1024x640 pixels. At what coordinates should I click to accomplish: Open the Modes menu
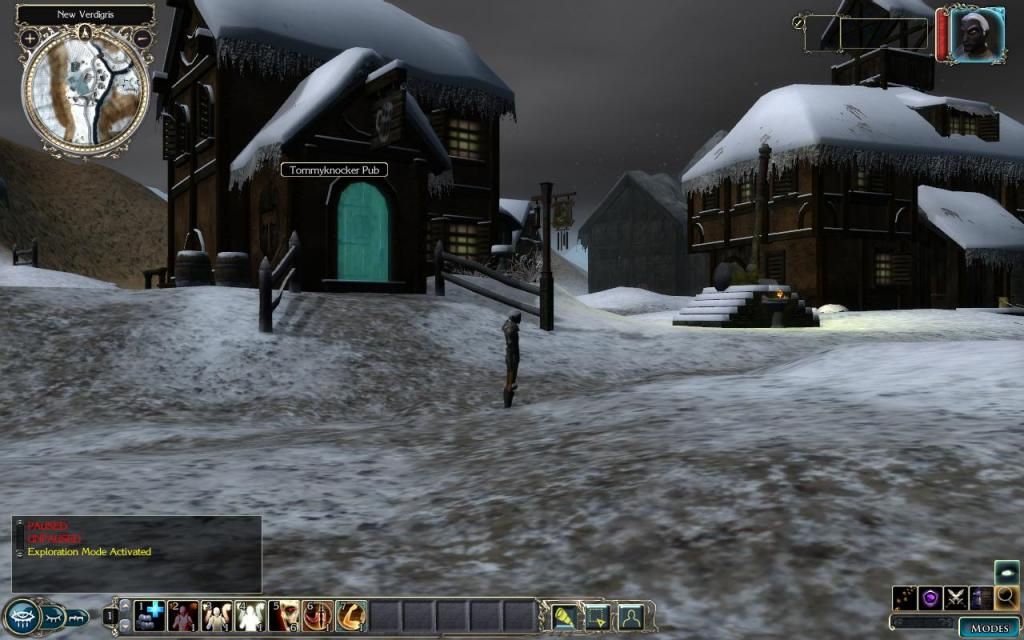tap(989, 628)
